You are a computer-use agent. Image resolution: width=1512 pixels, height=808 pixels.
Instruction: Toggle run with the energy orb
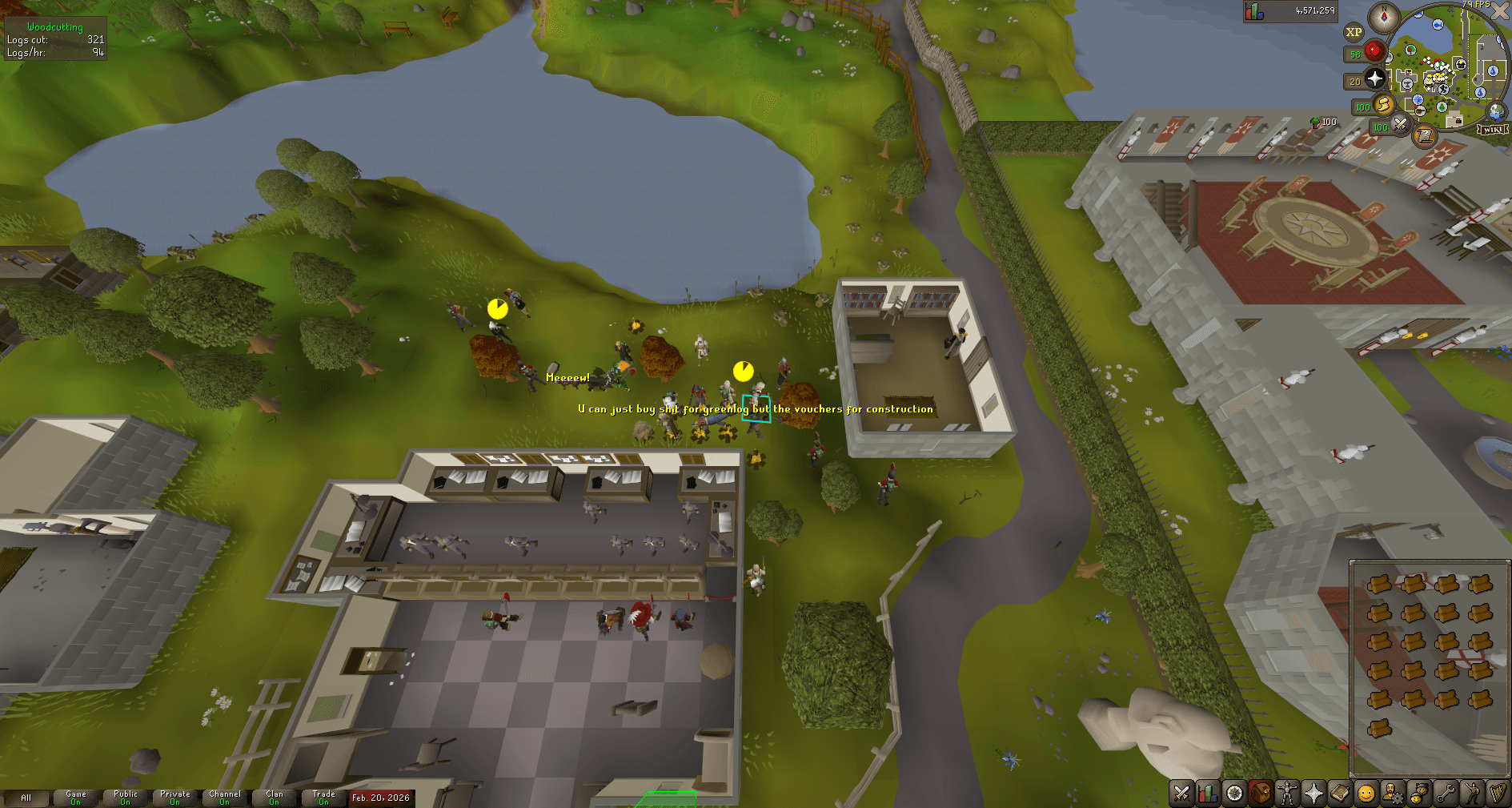tap(1382, 105)
